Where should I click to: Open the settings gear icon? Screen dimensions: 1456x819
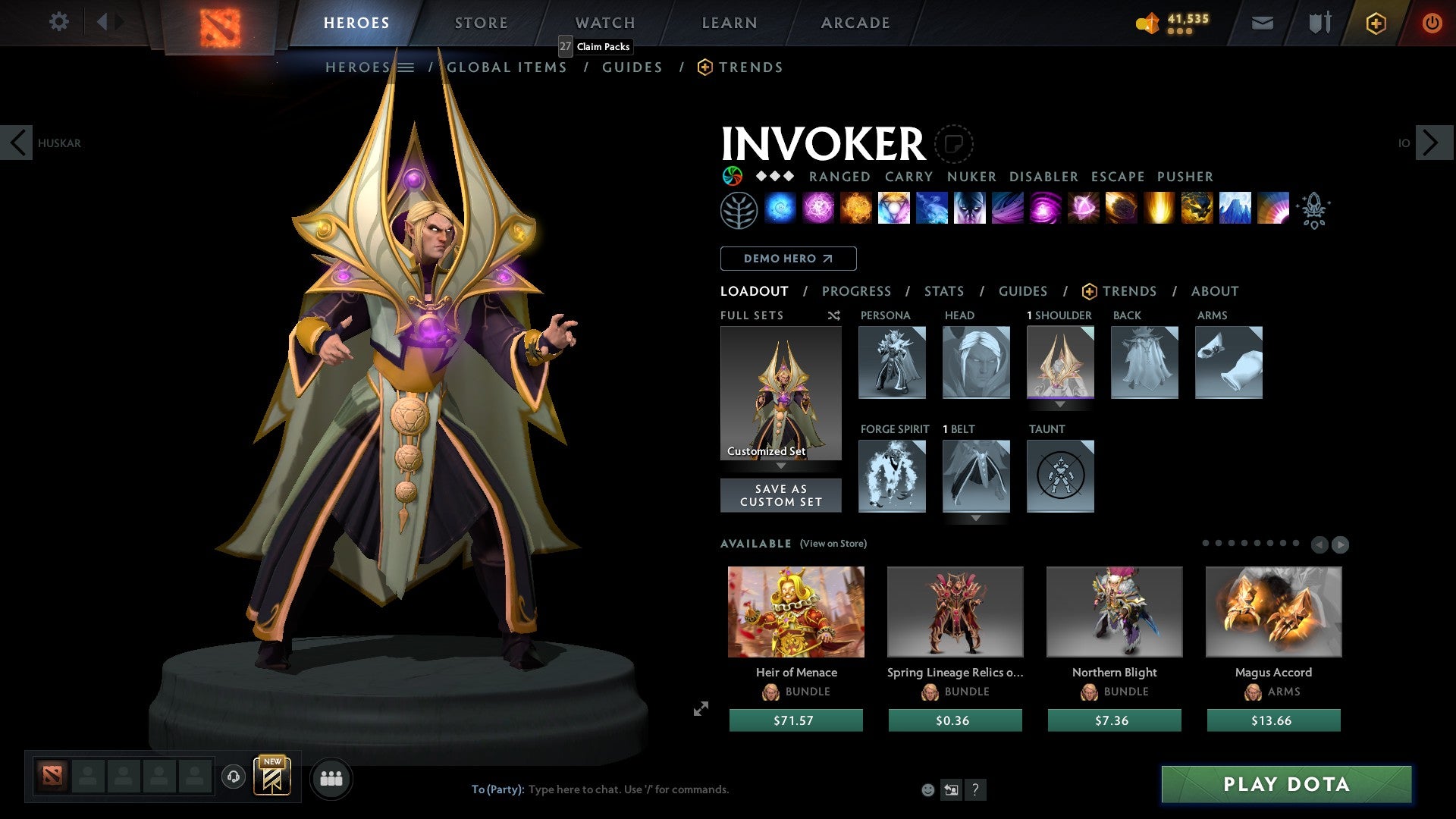tap(58, 22)
